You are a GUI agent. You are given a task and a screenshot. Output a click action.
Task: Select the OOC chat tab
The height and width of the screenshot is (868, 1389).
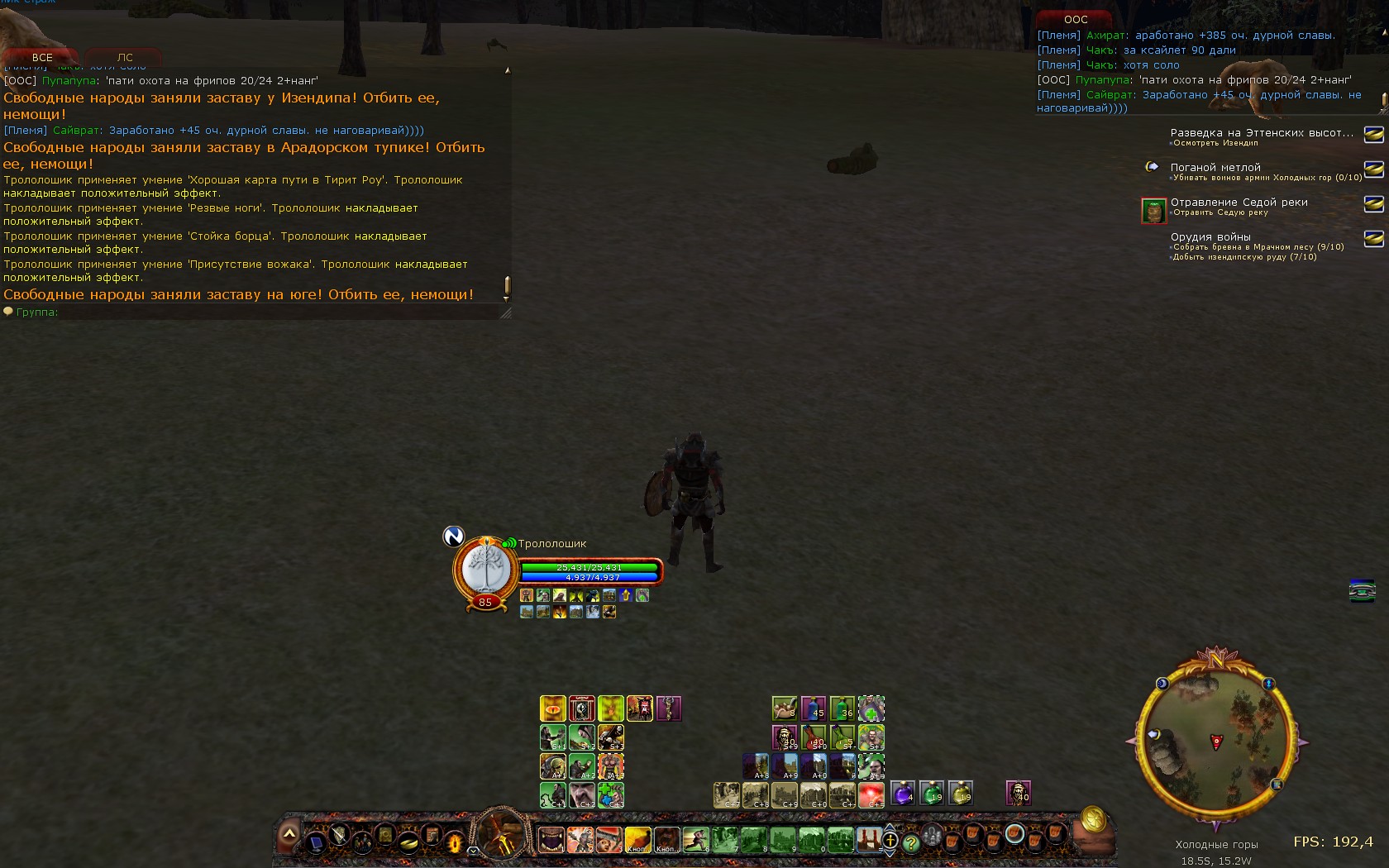click(1076, 19)
